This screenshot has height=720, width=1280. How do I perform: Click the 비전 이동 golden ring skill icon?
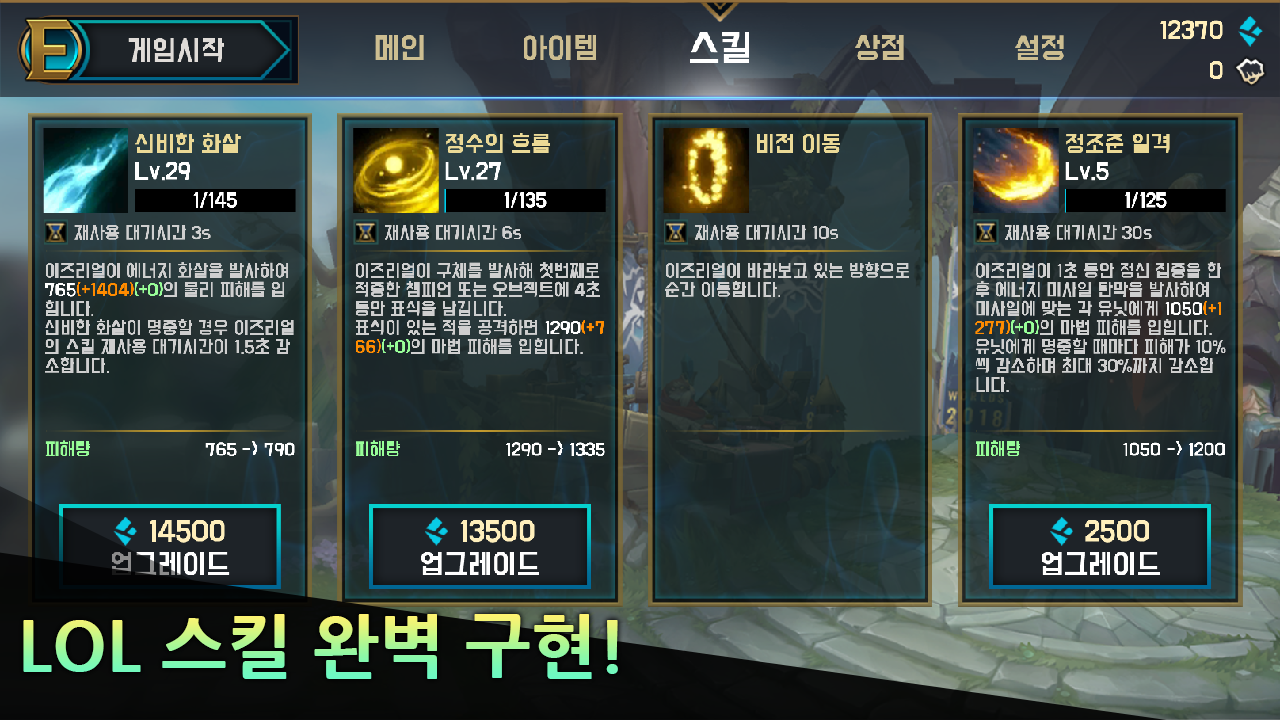705,170
